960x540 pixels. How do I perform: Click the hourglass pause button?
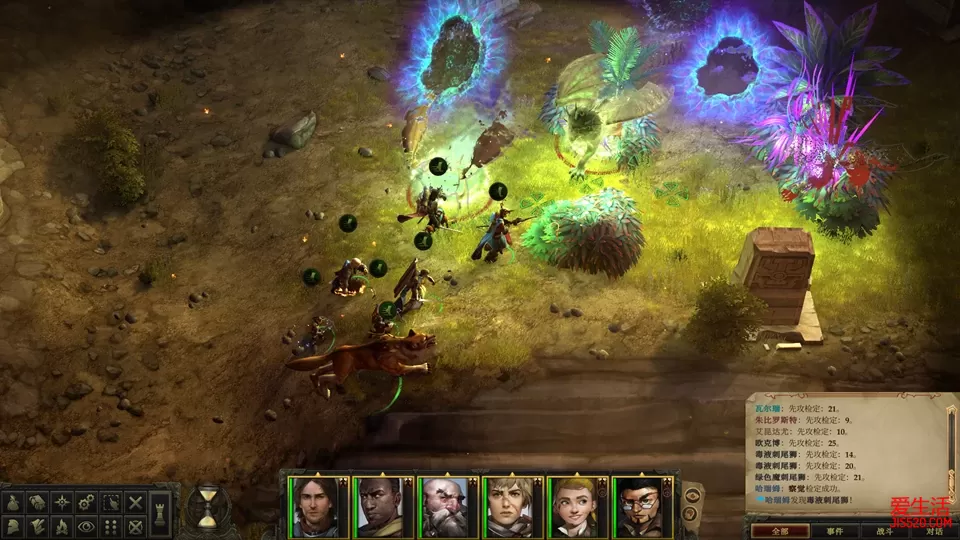(x=207, y=509)
